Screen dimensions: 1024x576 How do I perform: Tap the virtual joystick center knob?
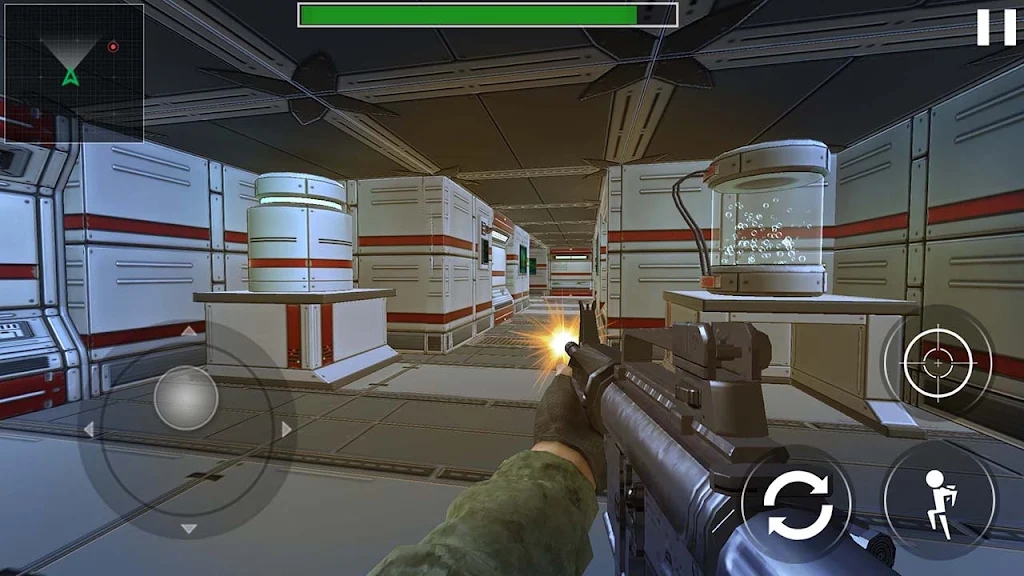[x=186, y=398]
